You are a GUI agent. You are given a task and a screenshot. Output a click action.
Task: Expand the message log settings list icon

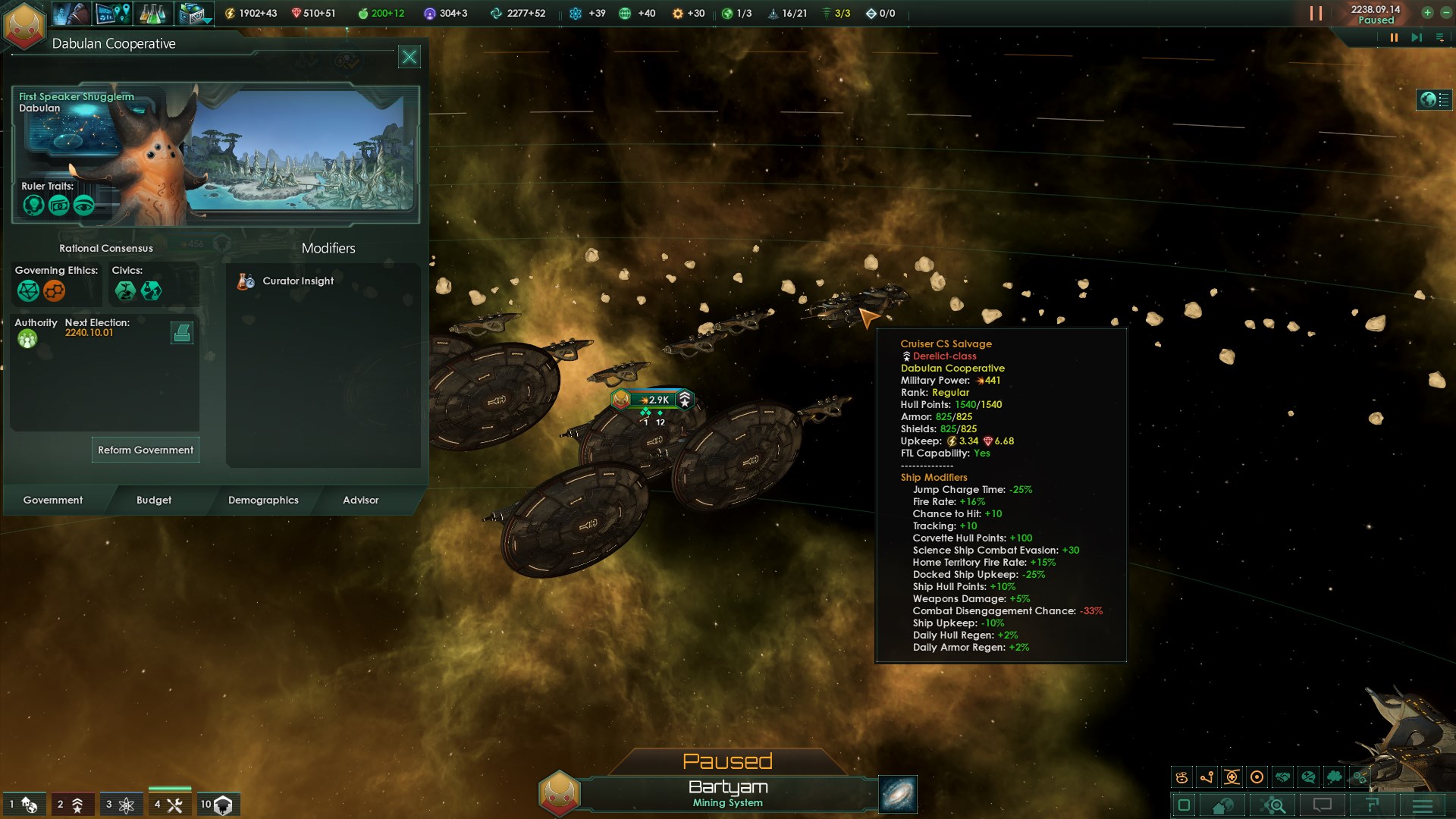[1437, 36]
